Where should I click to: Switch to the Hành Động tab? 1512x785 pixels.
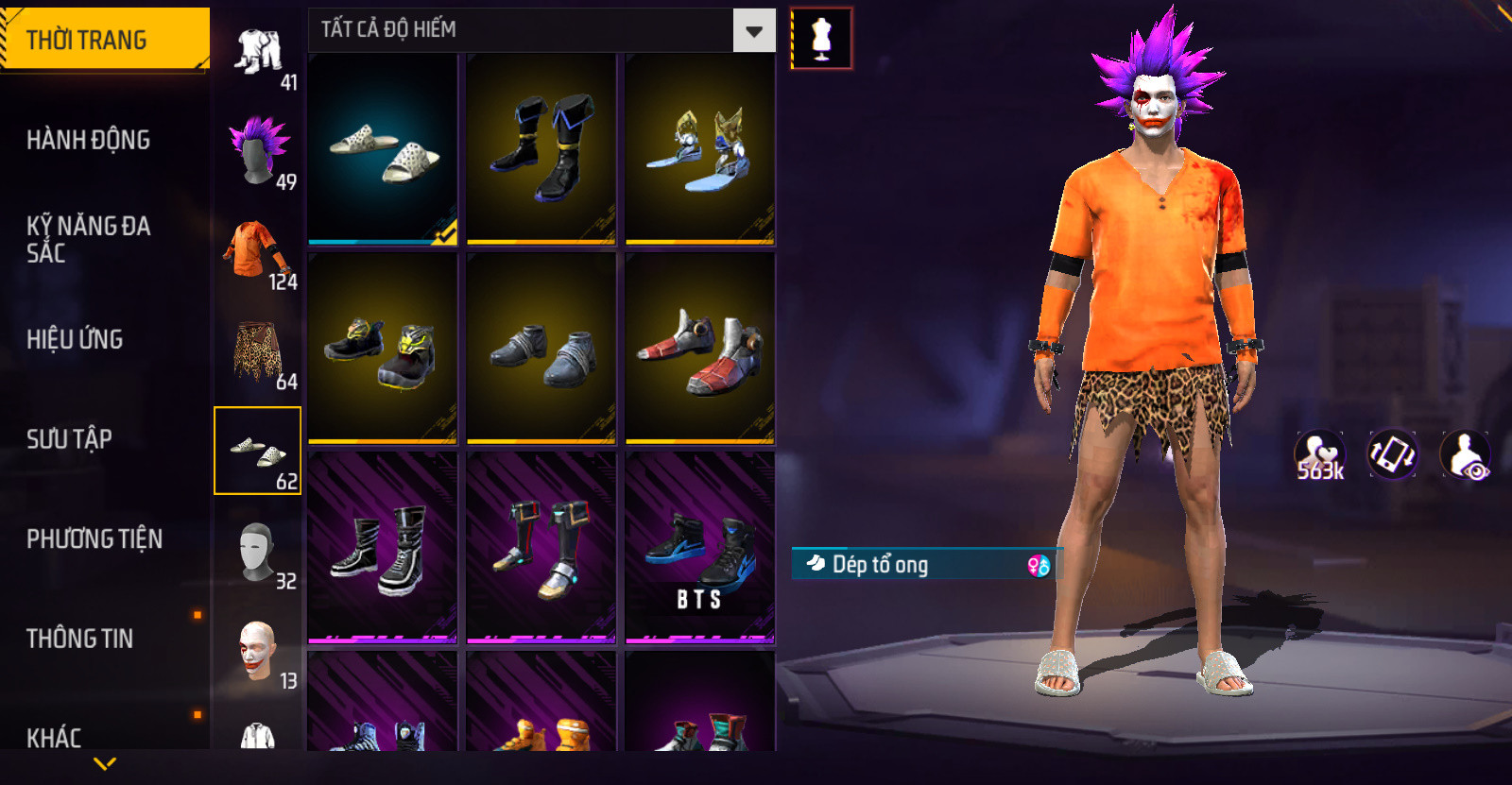88,140
